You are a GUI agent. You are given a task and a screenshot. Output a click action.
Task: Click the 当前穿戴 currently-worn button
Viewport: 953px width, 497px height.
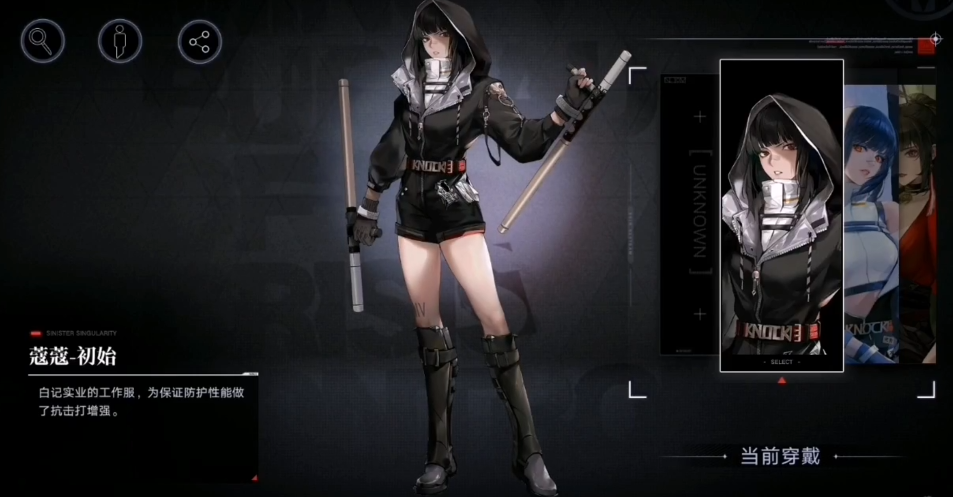(x=780, y=456)
